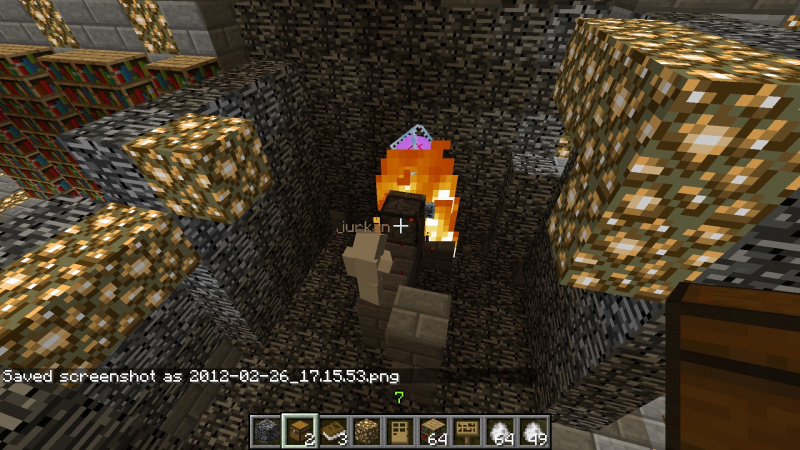
Task: Select the white item stack of 64
Action: pos(502,431)
